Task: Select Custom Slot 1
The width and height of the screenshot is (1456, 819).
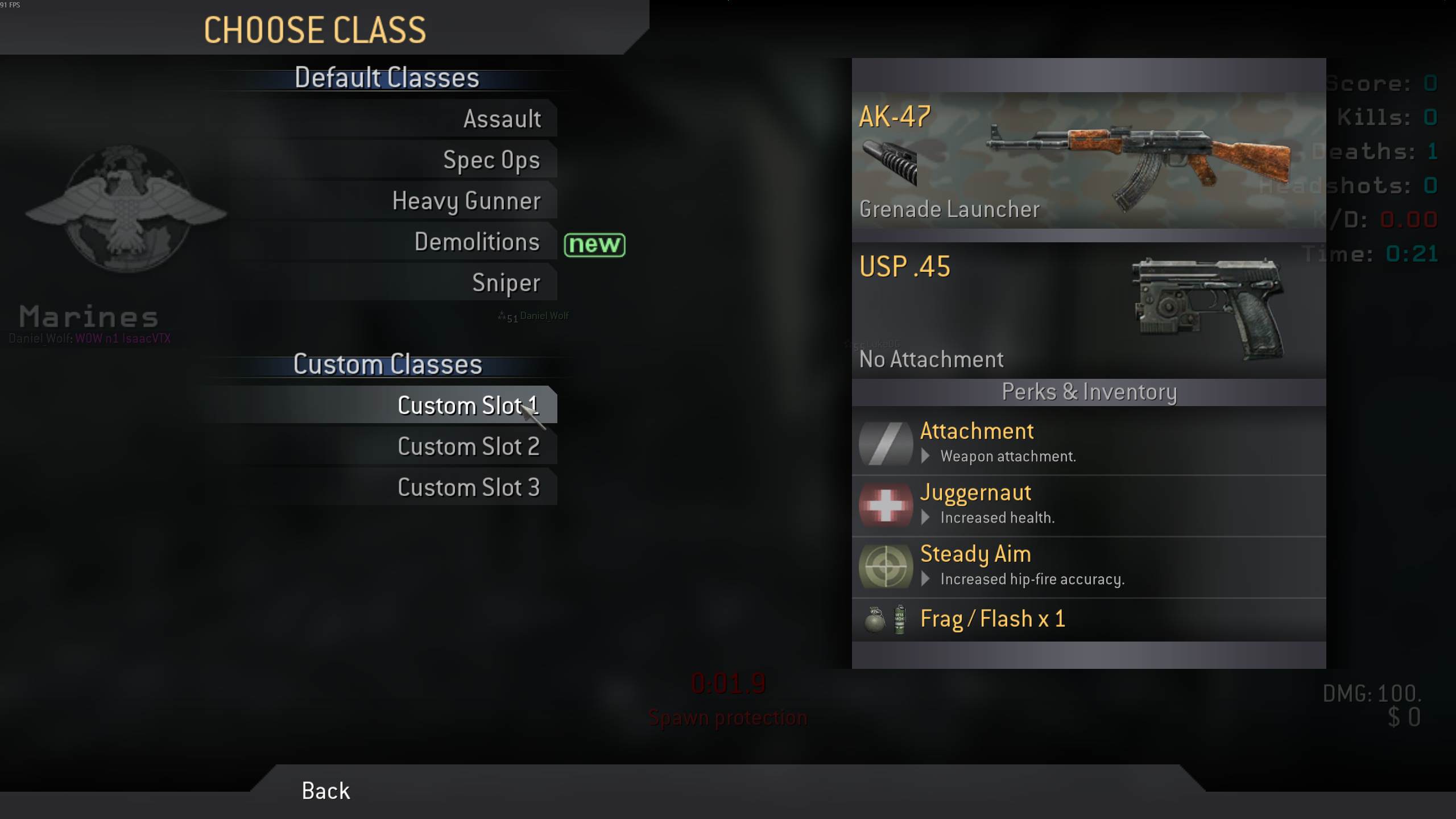Action: coord(468,406)
